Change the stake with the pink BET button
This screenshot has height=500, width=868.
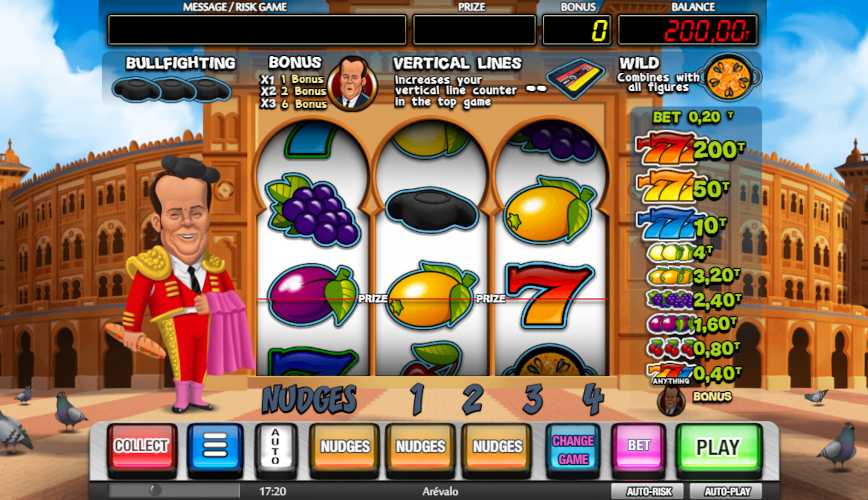pos(639,447)
